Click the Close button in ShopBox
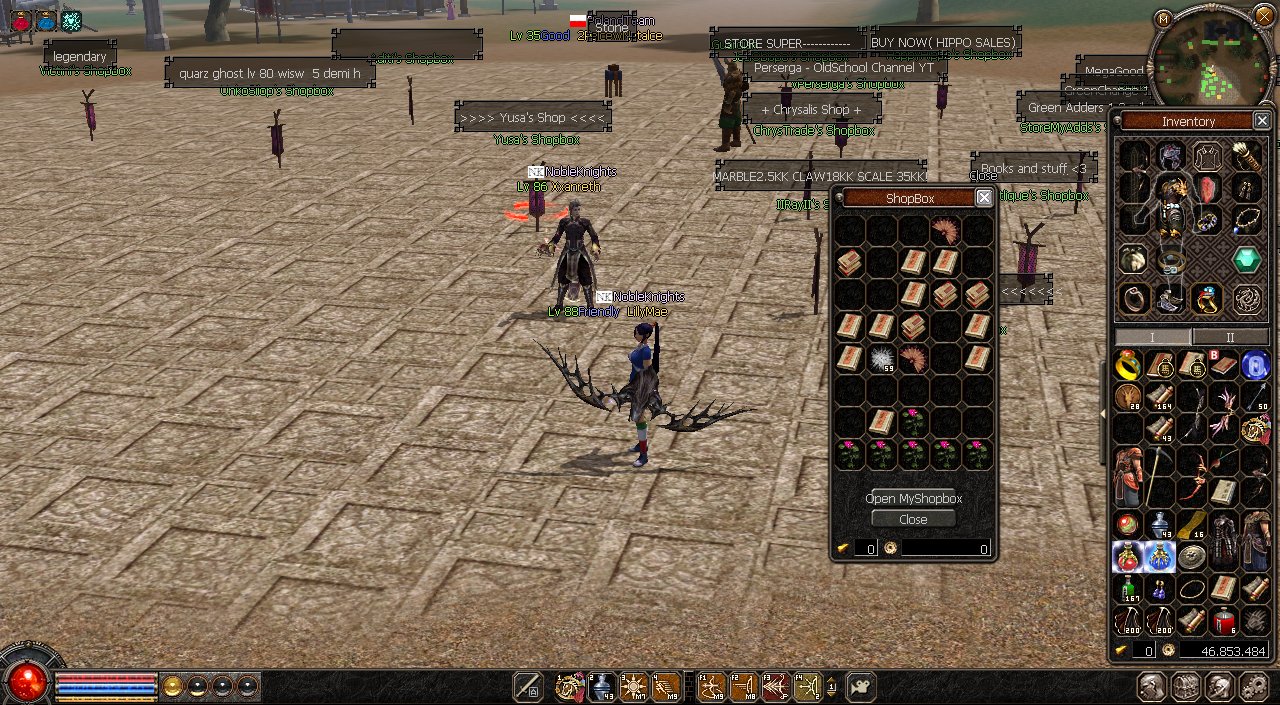 913,519
